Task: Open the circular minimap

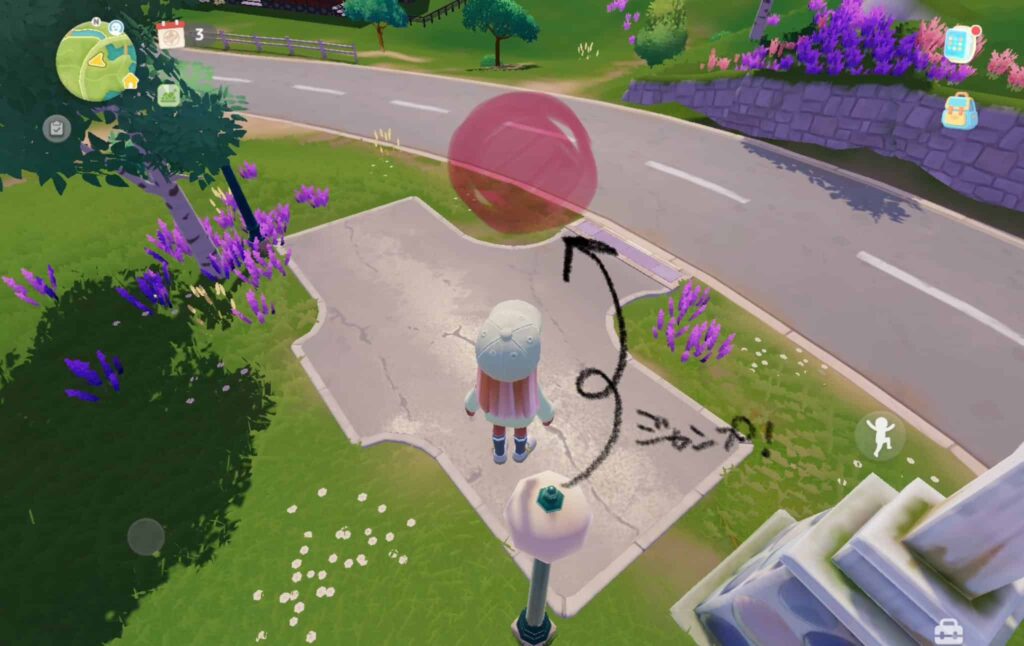Action: [95, 60]
